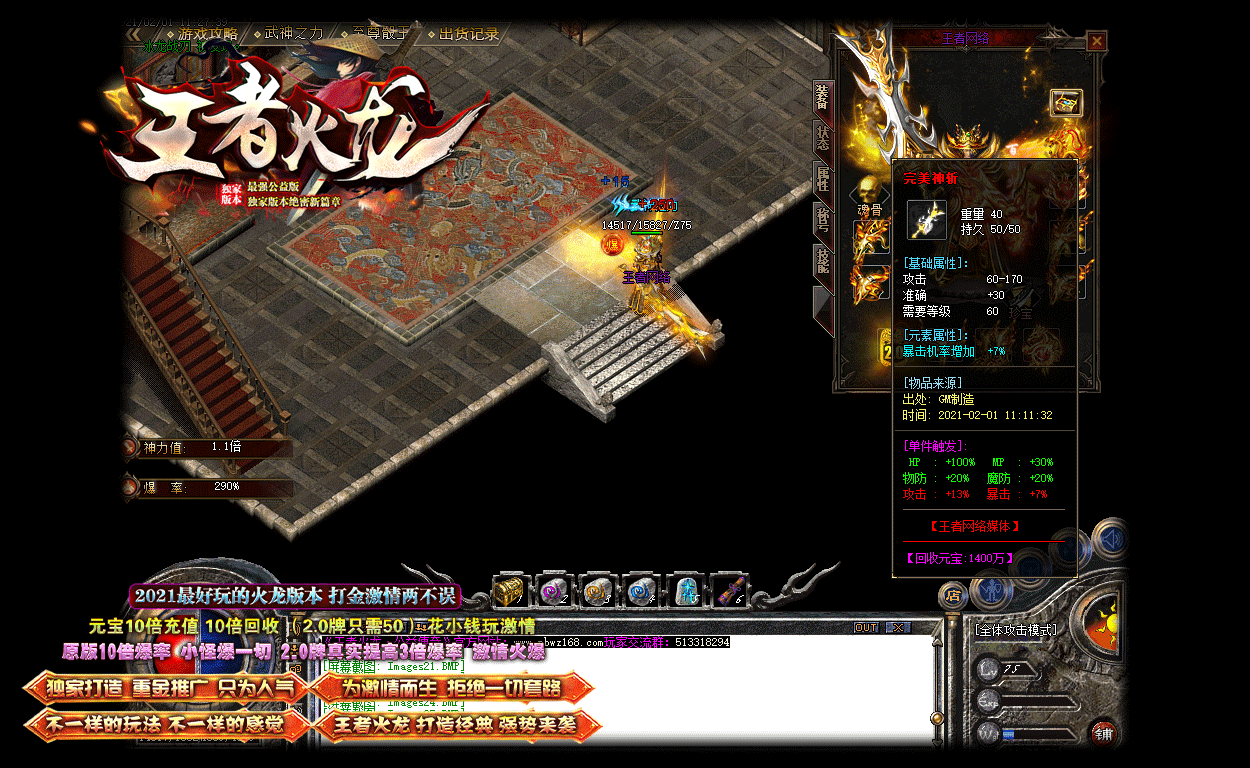Screen dimensions: 1250x768
Task: Use the rune stone in hotbar slot 5
Action: [686, 591]
